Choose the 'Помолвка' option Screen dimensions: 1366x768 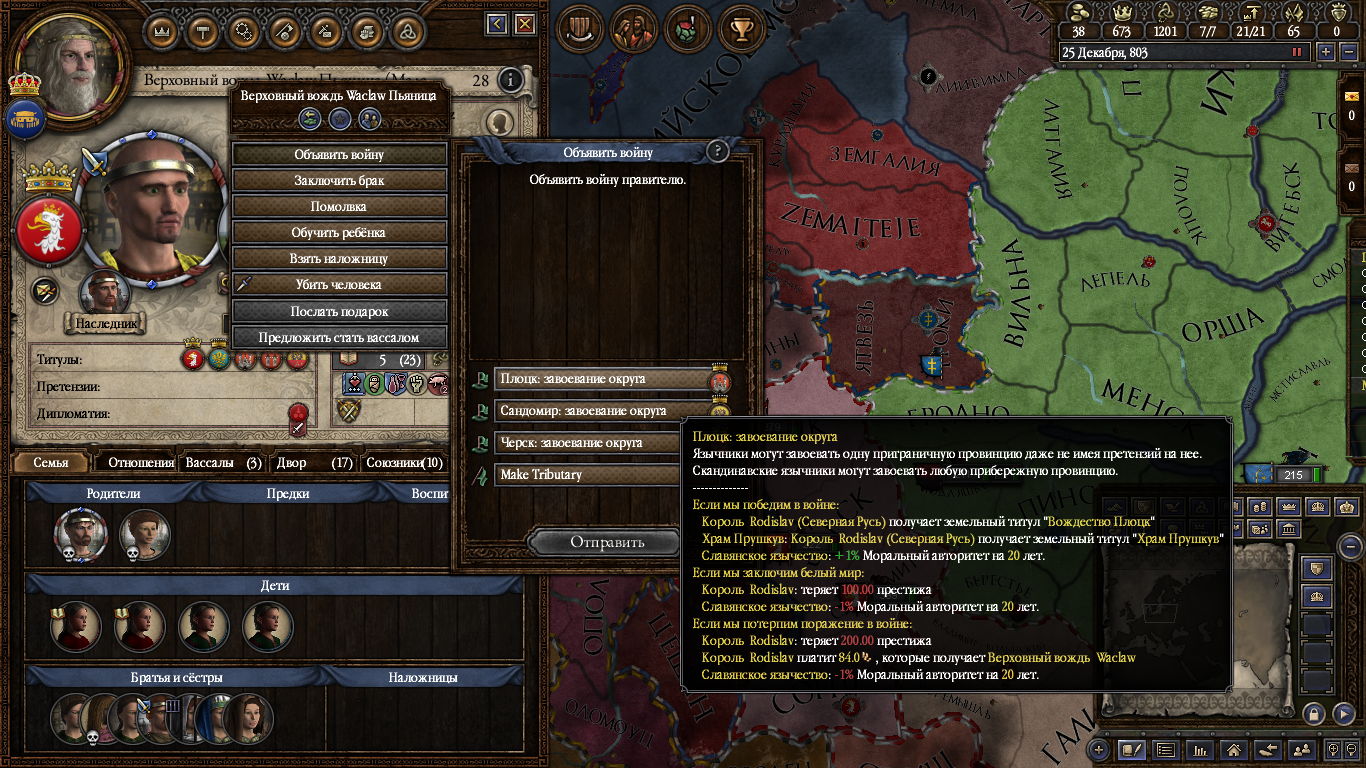coord(339,207)
